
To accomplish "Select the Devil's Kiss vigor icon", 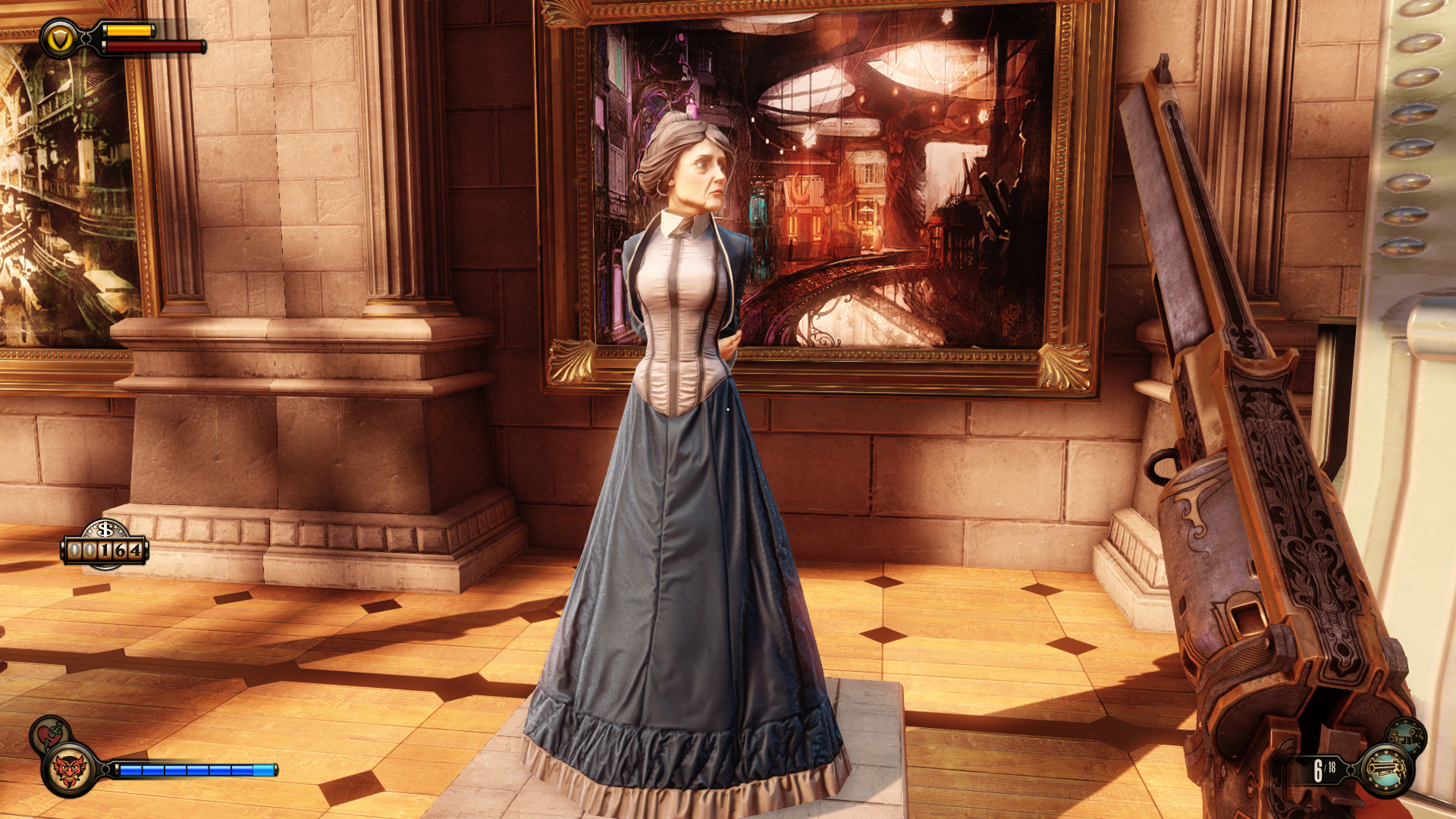I will (69, 770).
